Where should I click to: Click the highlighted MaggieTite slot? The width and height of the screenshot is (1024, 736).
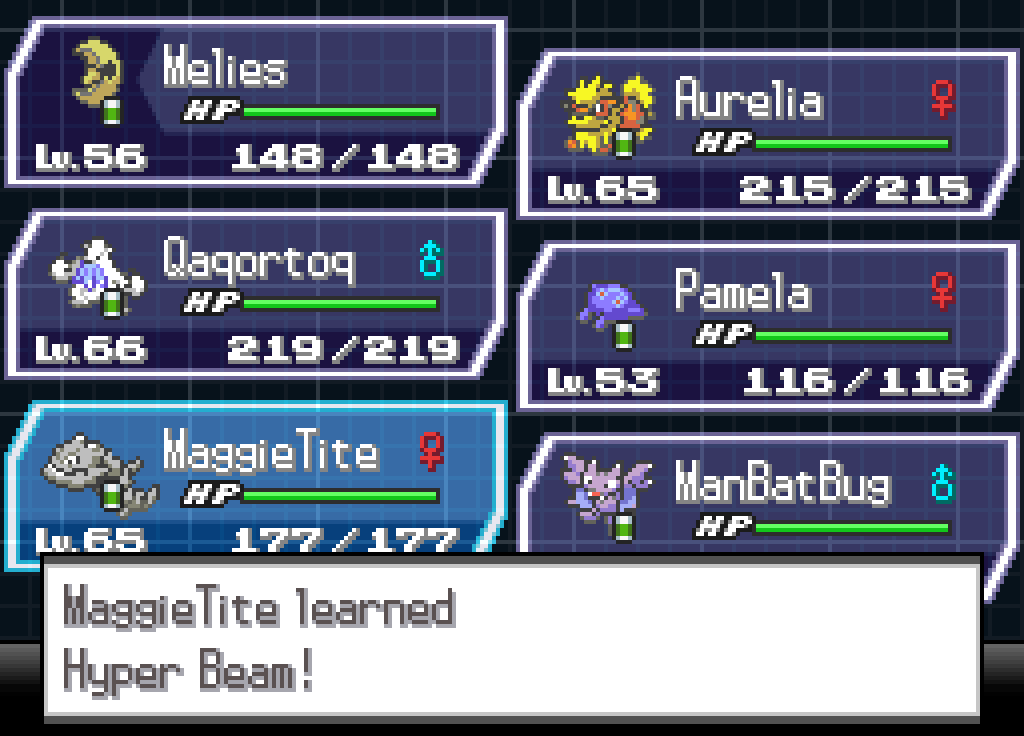256,478
